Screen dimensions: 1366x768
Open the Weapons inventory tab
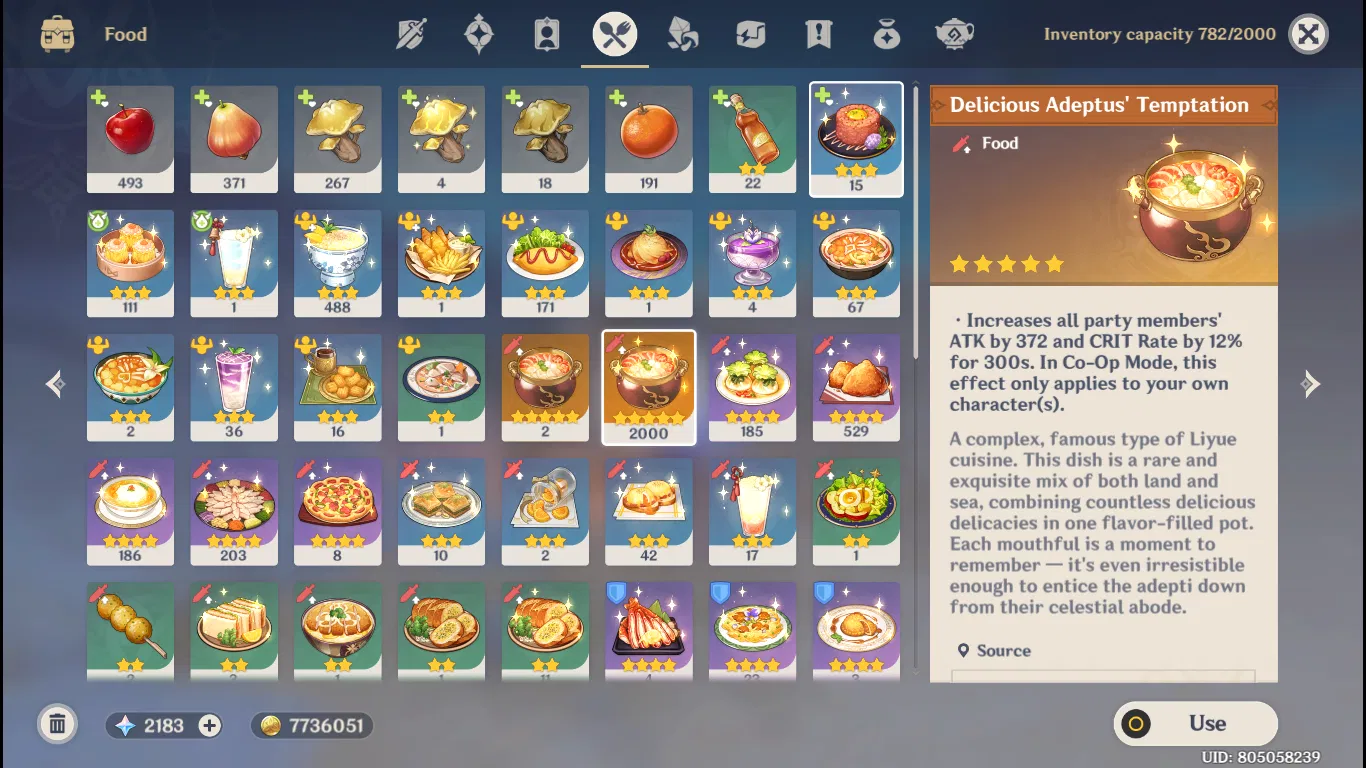[x=413, y=33]
